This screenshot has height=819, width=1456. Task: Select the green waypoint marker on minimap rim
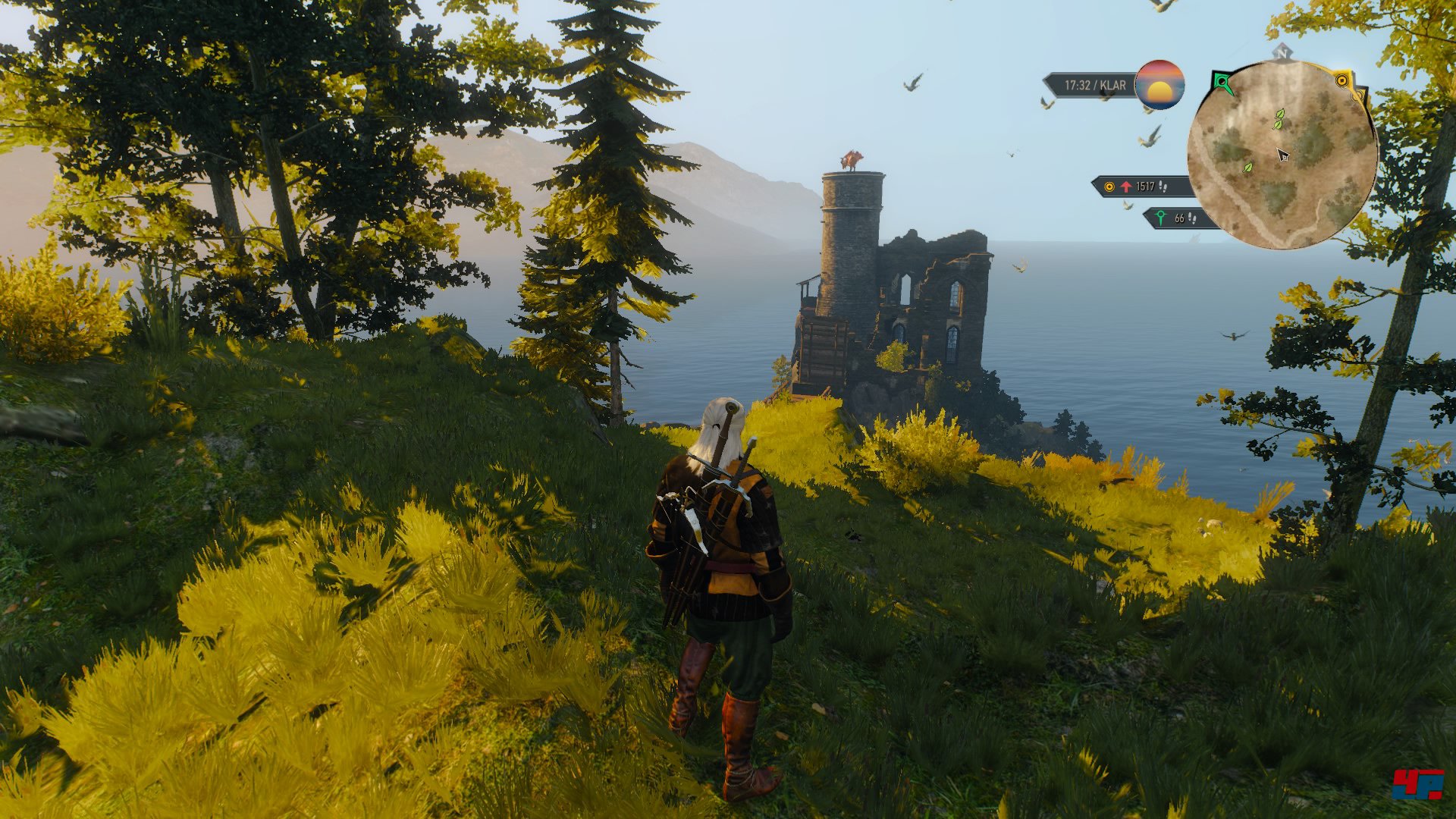[x=1221, y=82]
